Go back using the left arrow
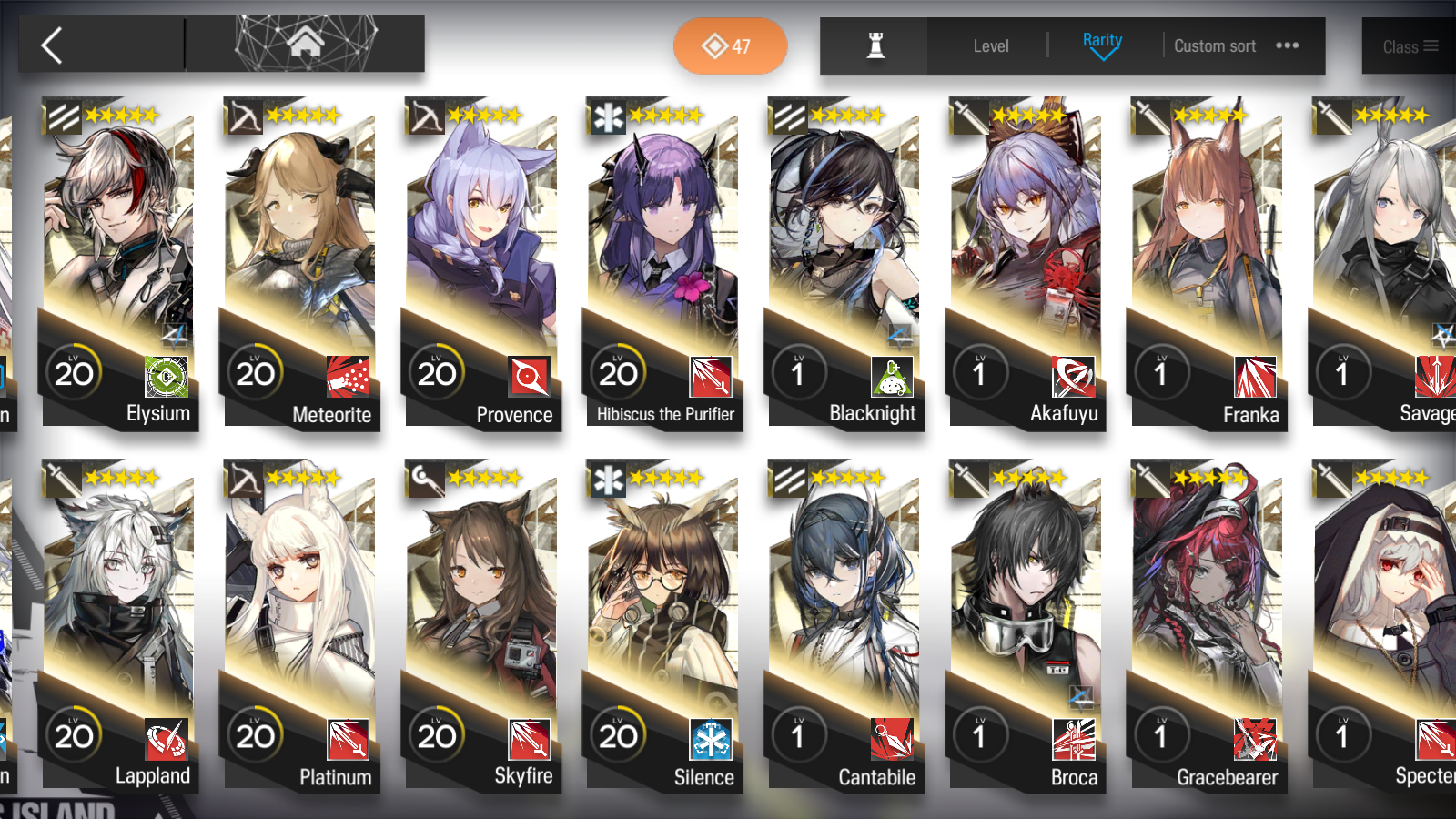The height and width of the screenshot is (819, 1456). [52, 45]
